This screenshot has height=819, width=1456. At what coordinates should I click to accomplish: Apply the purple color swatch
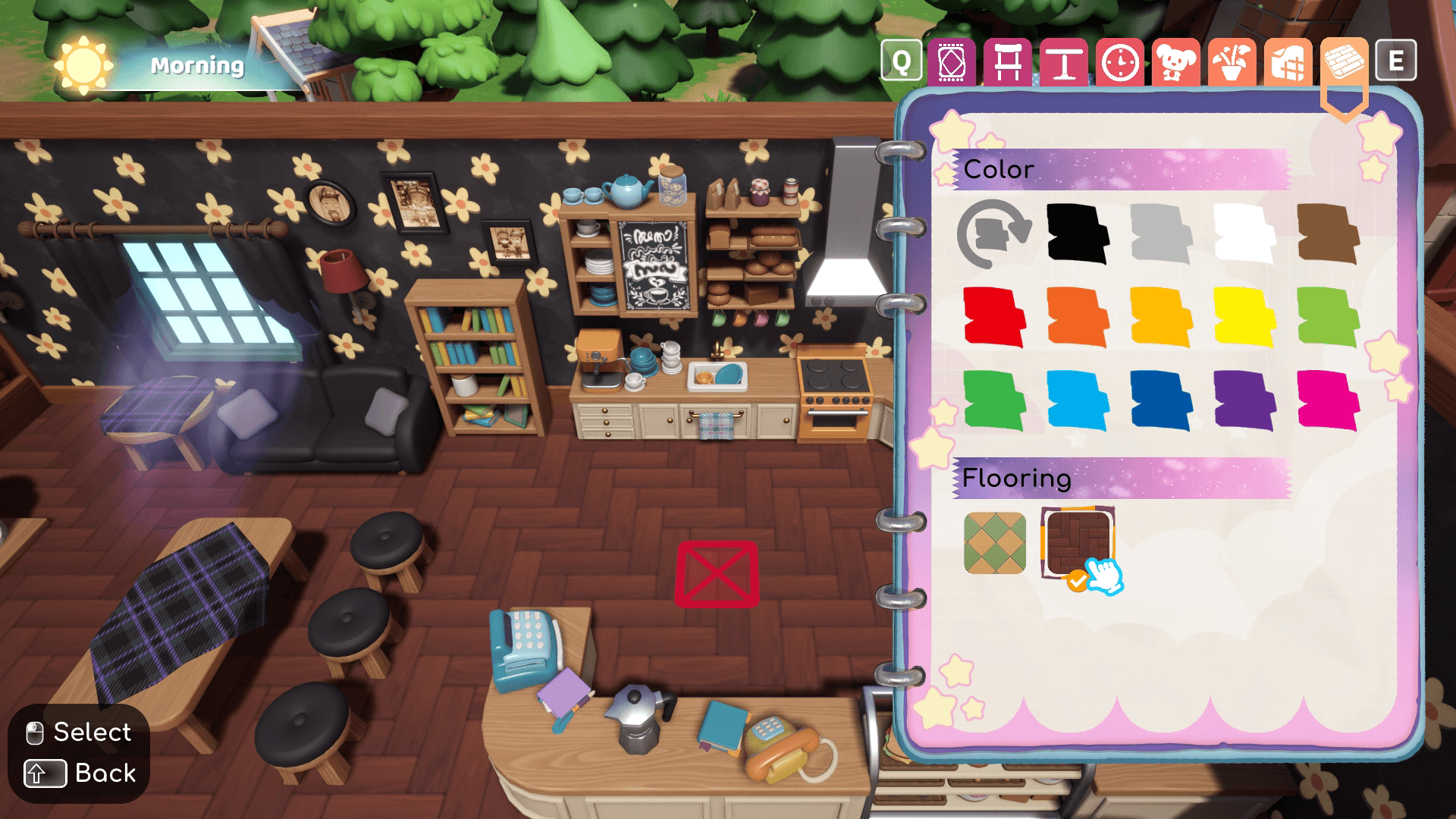click(x=1244, y=400)
